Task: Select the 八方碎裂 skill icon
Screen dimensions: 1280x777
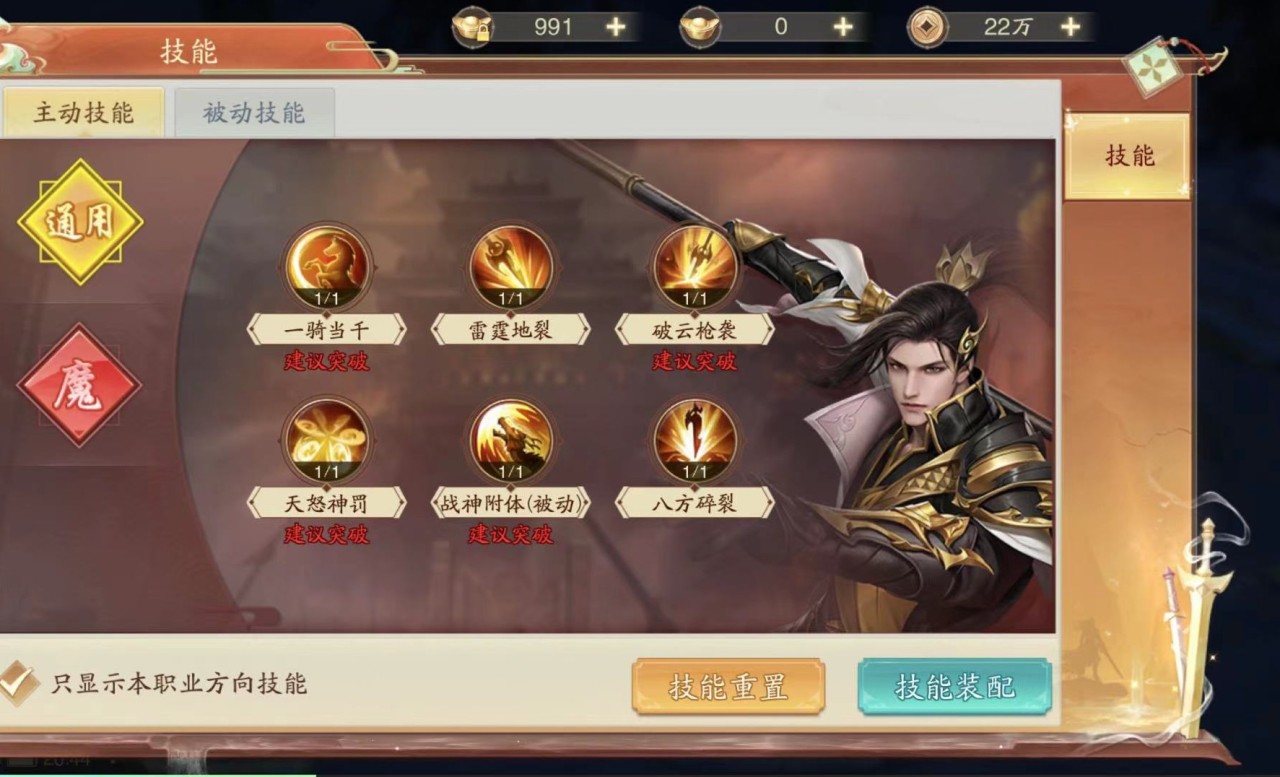Action: tap(694, 437)
